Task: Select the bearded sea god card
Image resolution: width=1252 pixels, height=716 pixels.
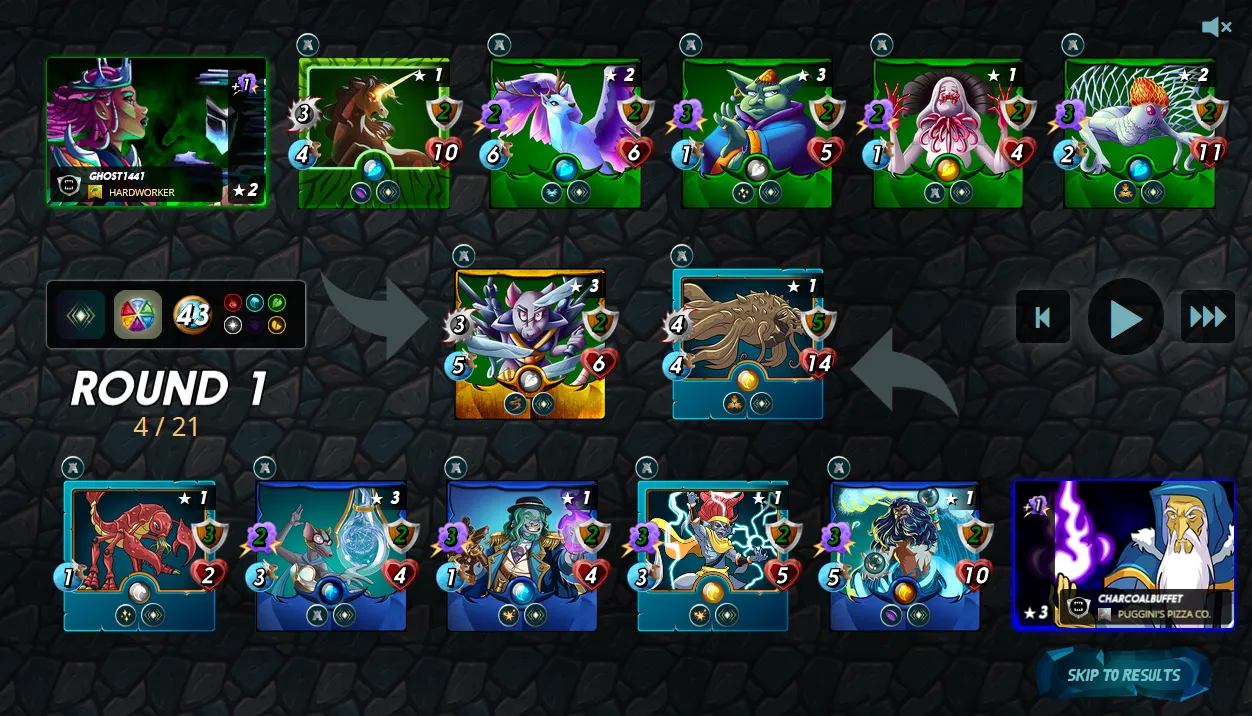Action: pyautogui.click(x=904, y=555)
